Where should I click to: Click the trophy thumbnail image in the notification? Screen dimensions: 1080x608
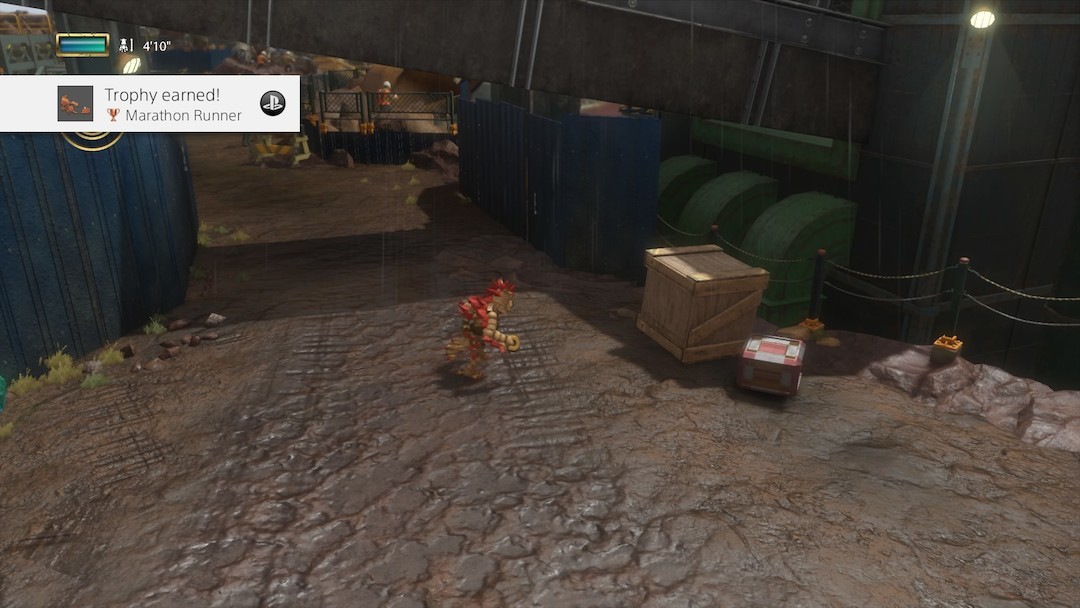tap(75, 104)
